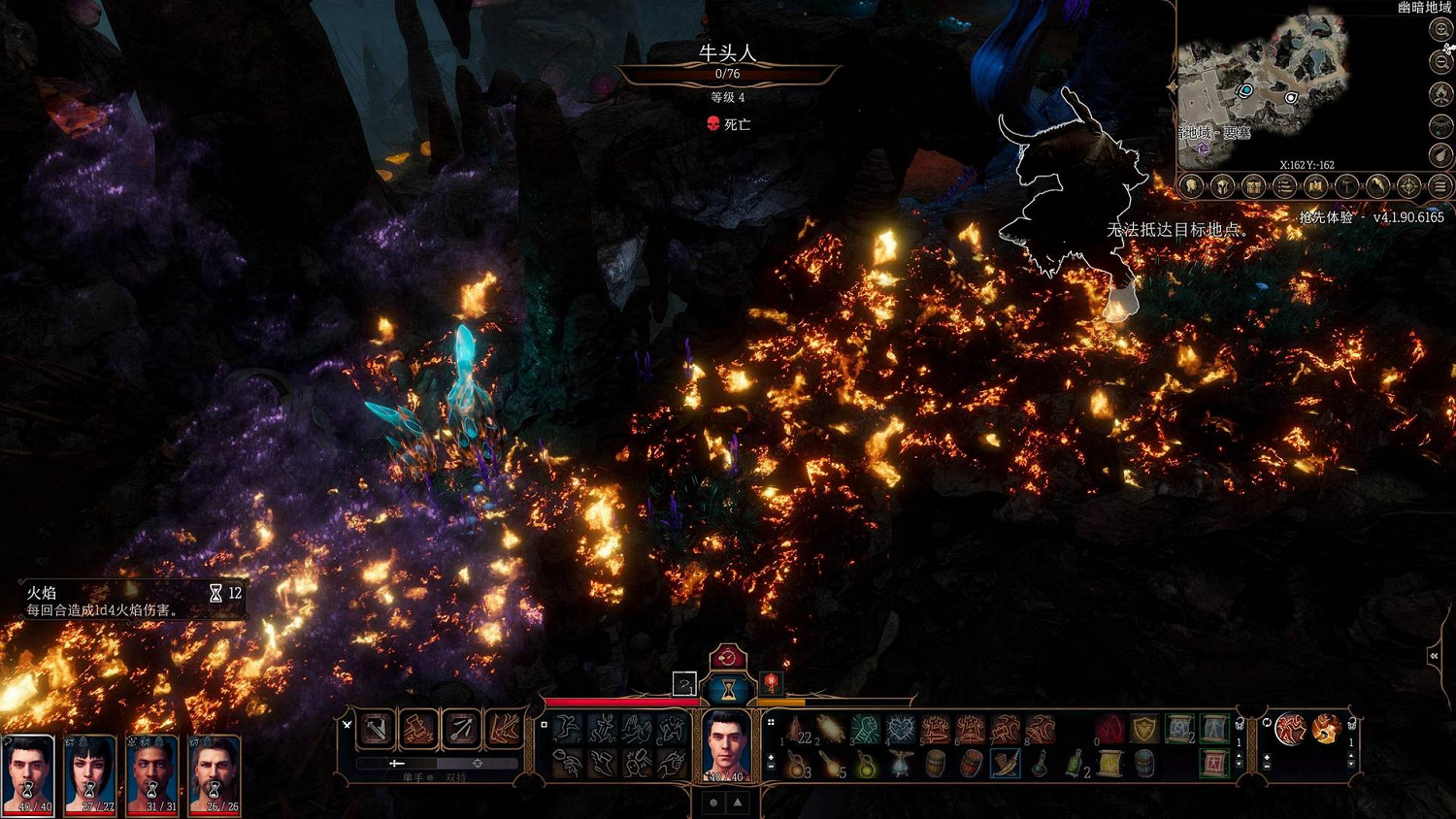Select the melee hammer weapon slot
This screenshot has width=1456, height=819.
tap(376, 729)
